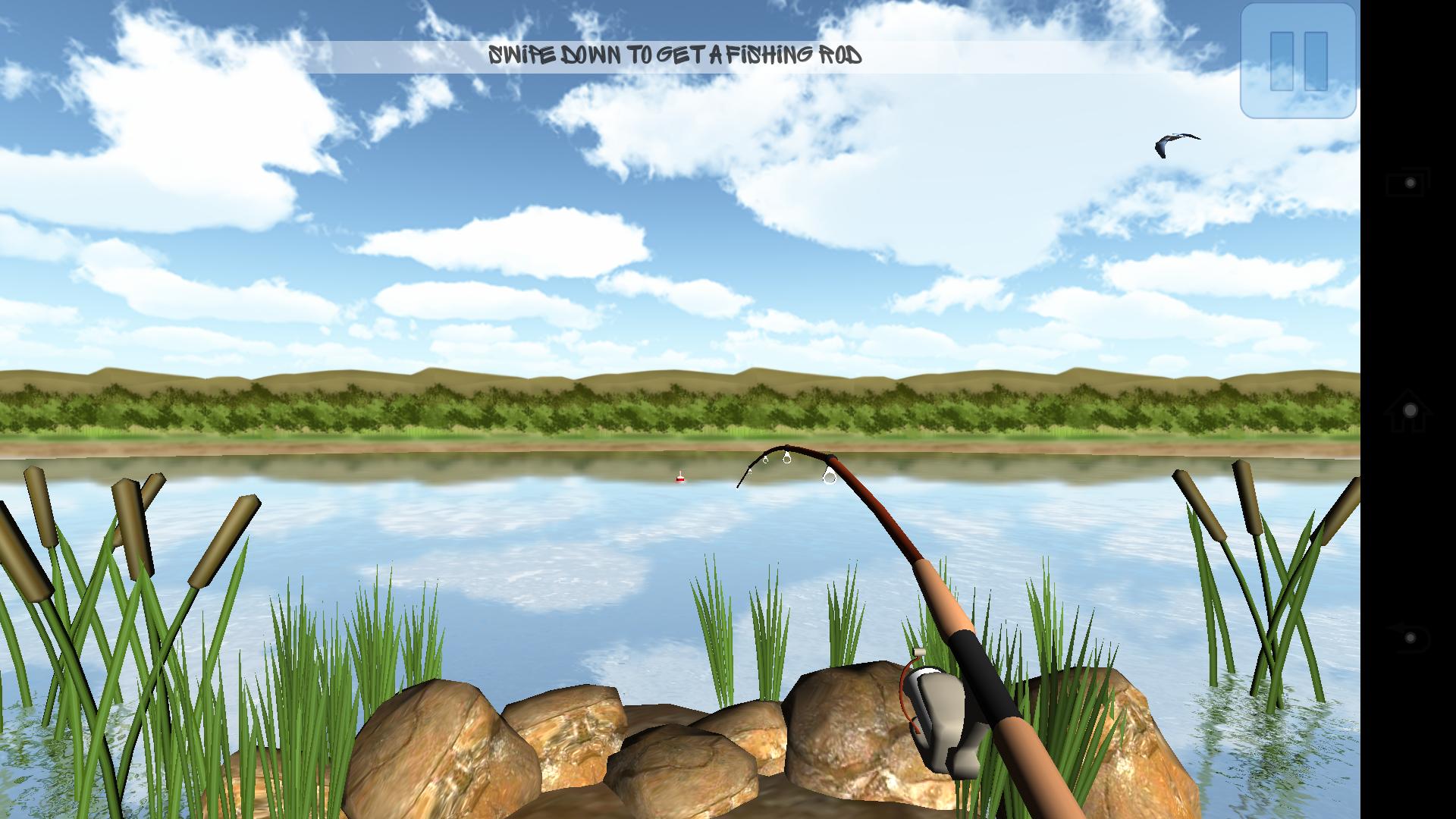Tap the Android home button

click(1408, 410)
